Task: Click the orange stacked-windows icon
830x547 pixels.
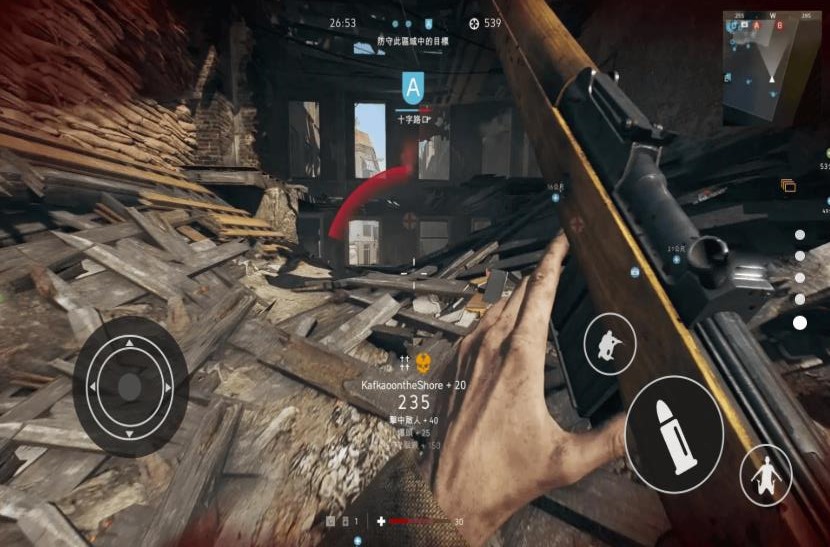Action: [788, 186]
